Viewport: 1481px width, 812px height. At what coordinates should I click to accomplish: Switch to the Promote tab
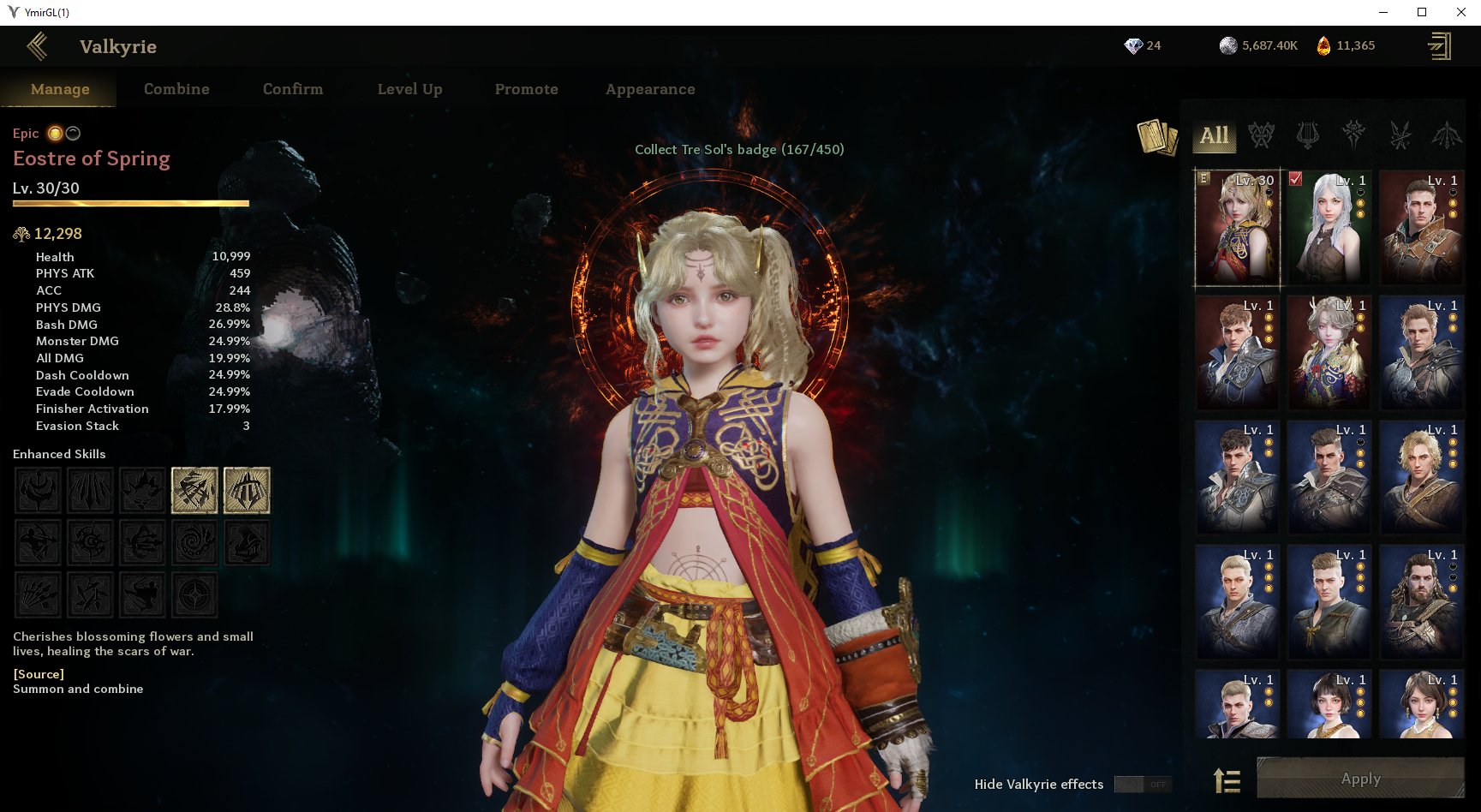coord(526,89)
